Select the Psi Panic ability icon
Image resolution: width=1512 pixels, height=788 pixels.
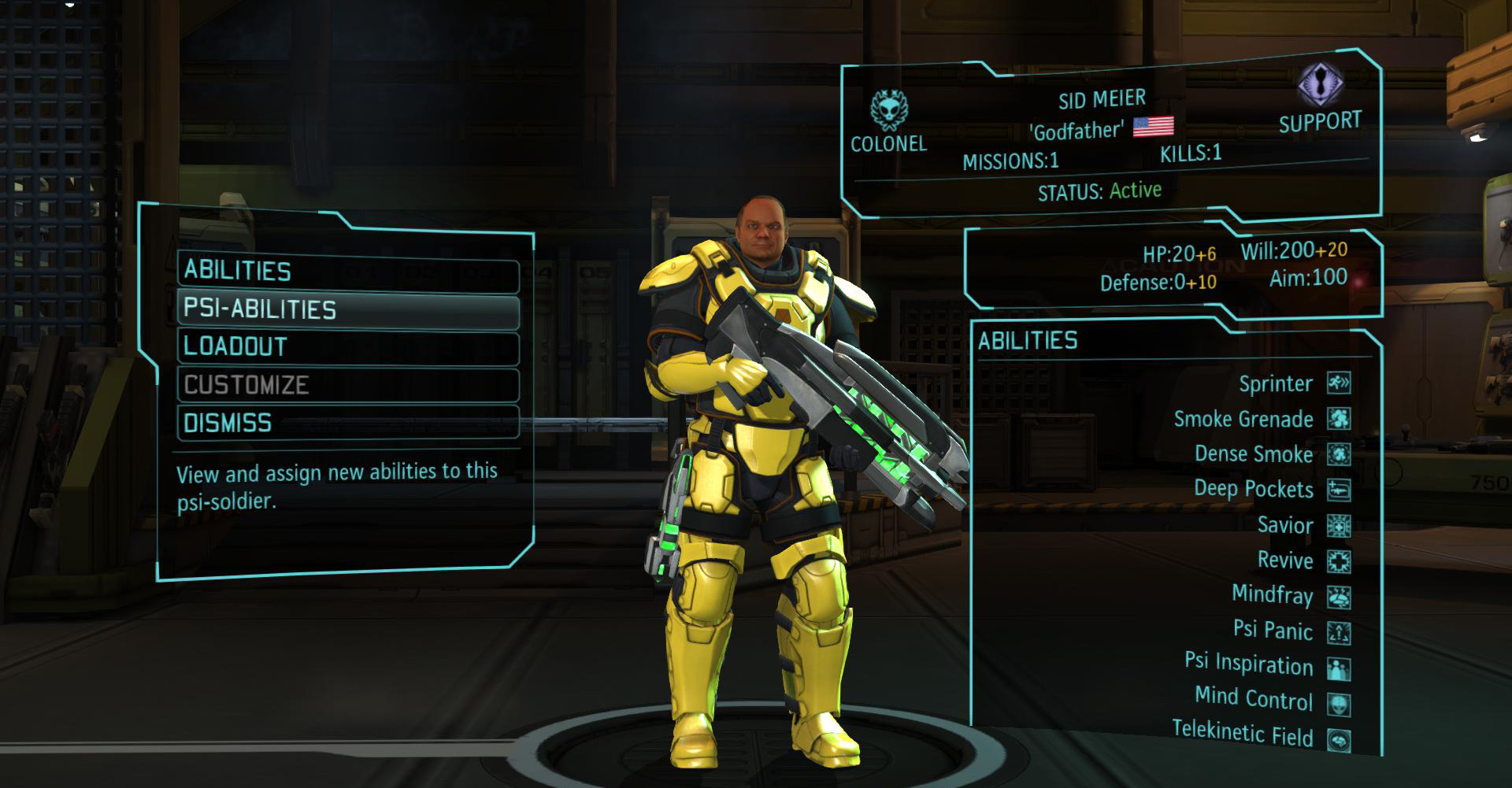coord(1338,633)
